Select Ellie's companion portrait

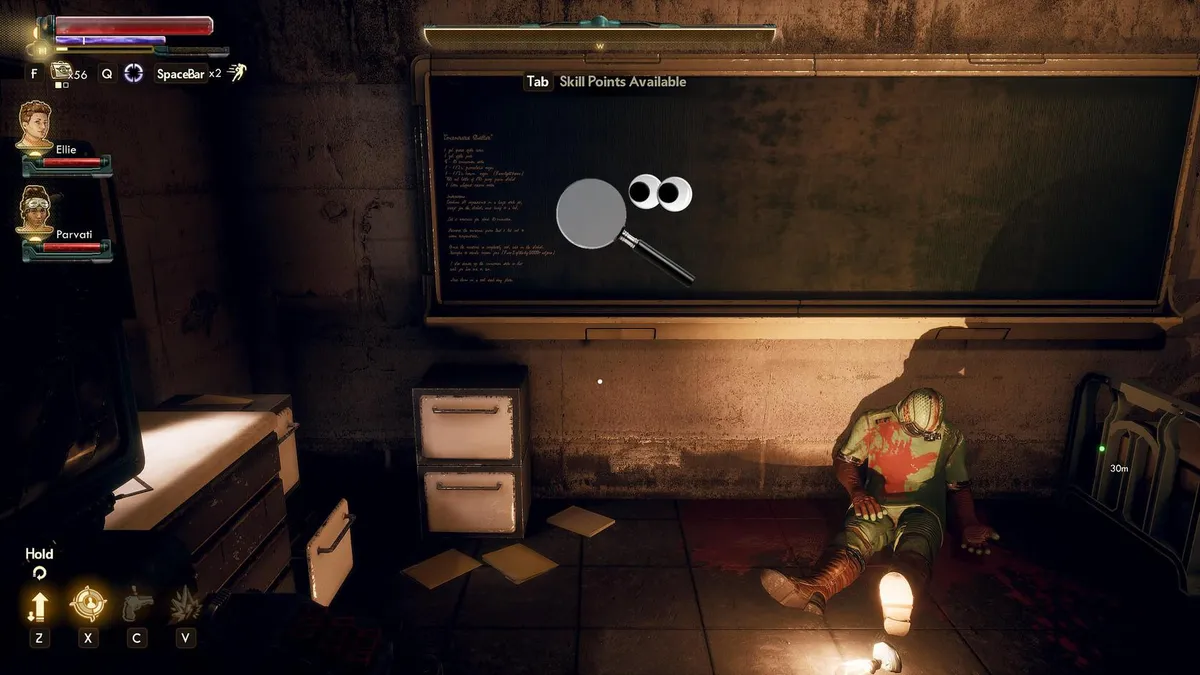(x=36, y=126)
